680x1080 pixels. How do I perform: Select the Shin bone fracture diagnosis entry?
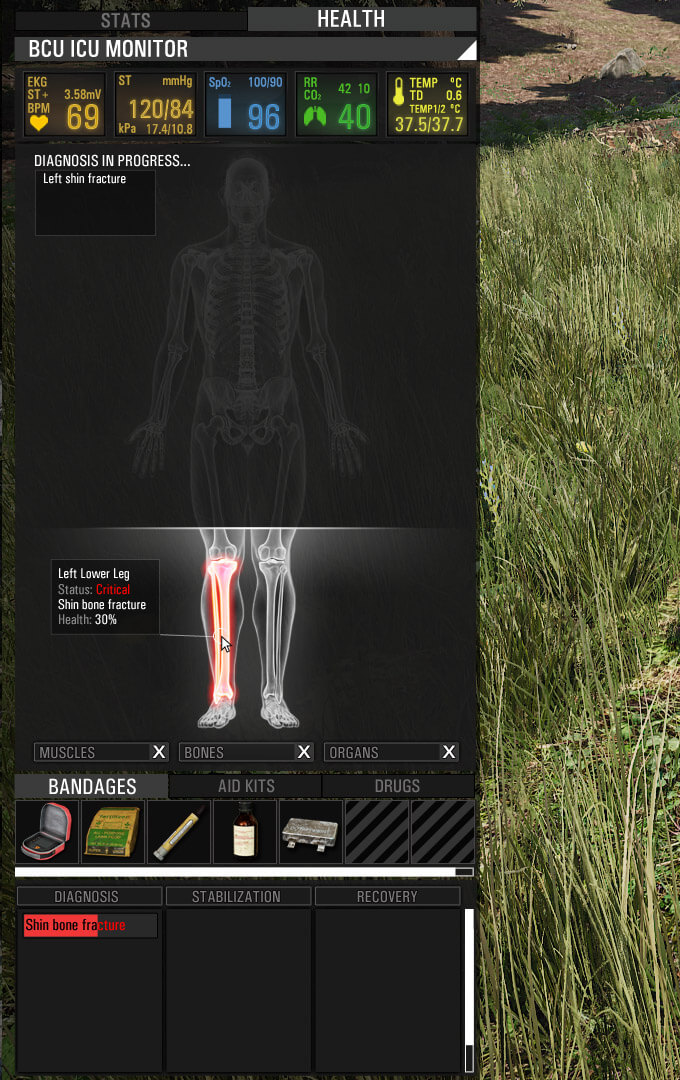[x=90, y=925]
